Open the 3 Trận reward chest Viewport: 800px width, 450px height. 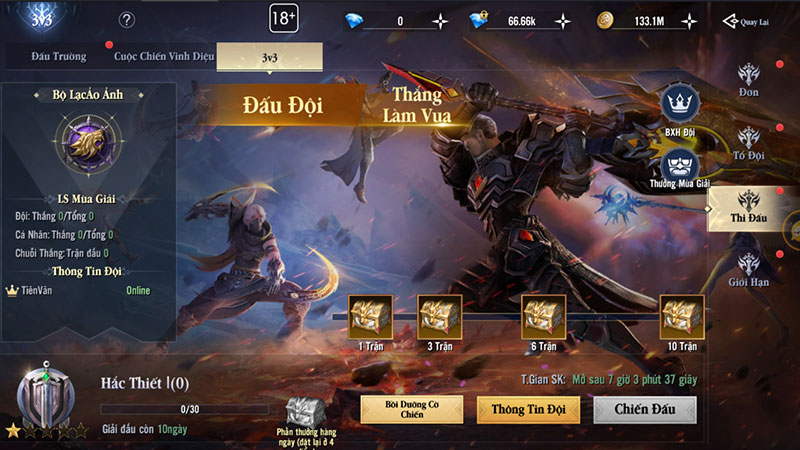click(440, 317)
